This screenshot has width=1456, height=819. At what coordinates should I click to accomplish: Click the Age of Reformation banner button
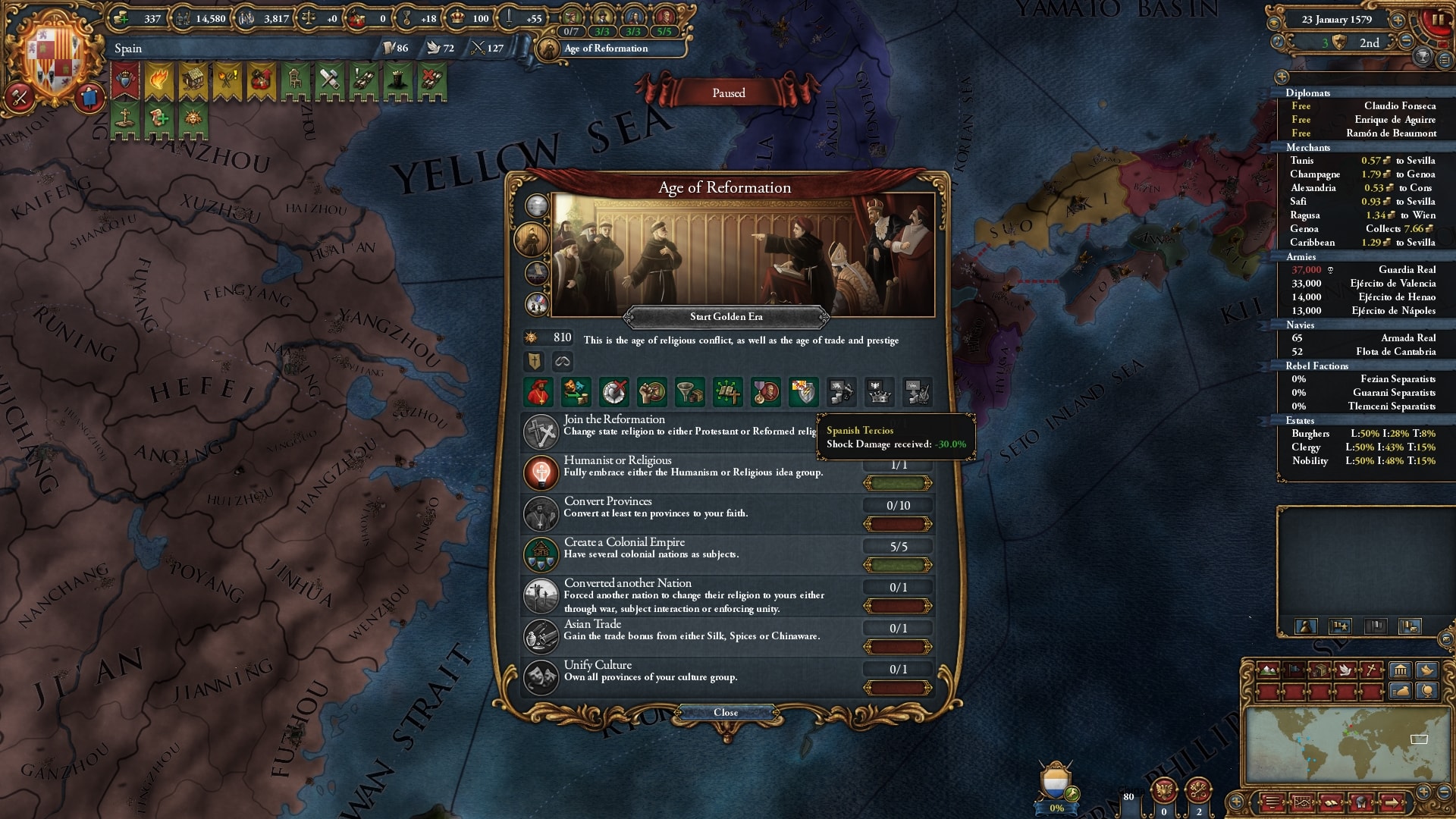pyautogui.click(x=606, y=49)
